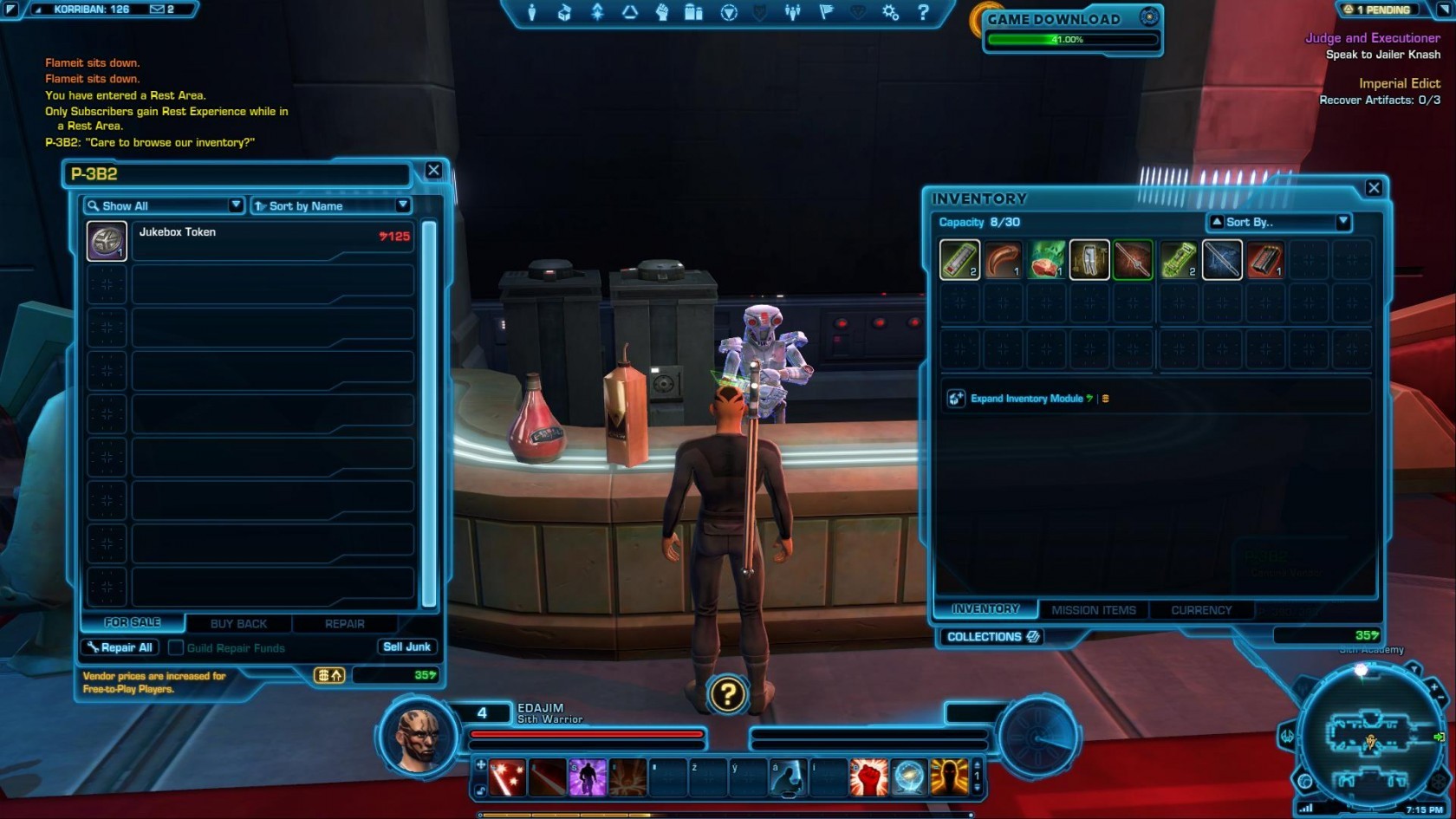1456x819 pixels.
Task: Switch to the vendor Repair tab
Action: pyautogui.click(x=344, y=623)
